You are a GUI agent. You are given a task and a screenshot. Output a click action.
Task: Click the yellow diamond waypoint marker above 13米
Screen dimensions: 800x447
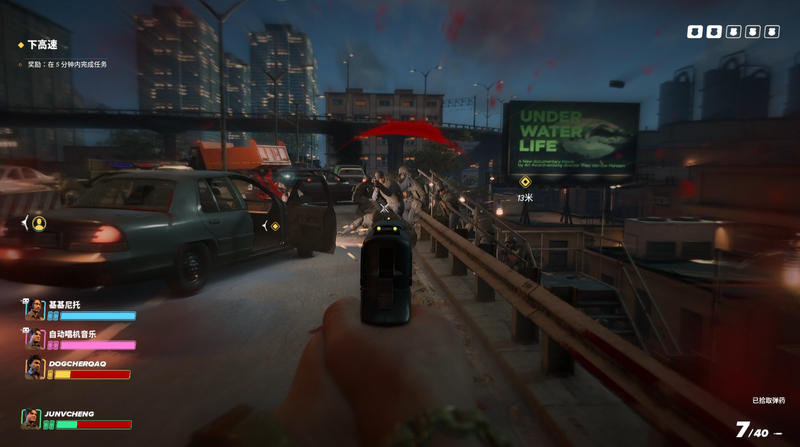pos(525,182)
